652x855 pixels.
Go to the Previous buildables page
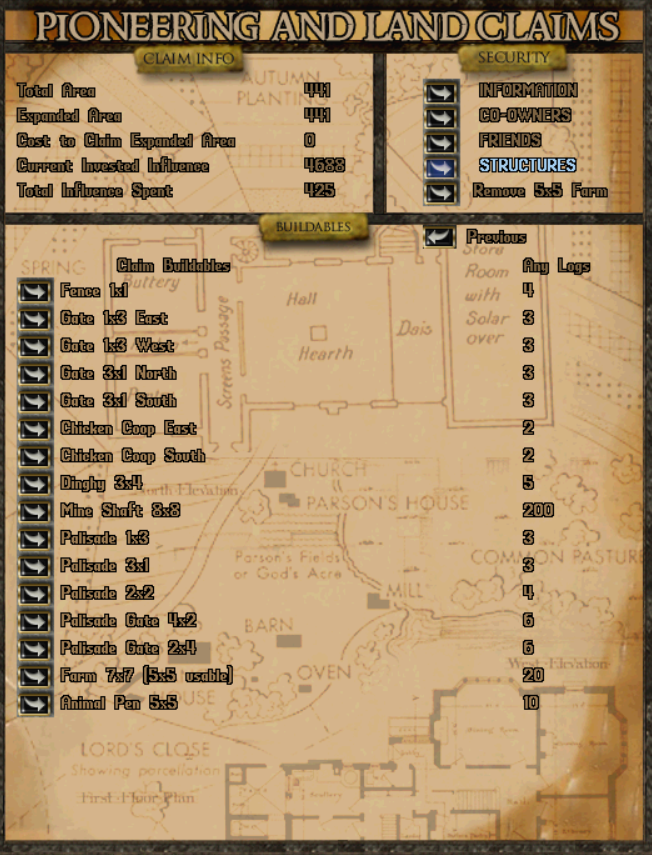(441, 238)
